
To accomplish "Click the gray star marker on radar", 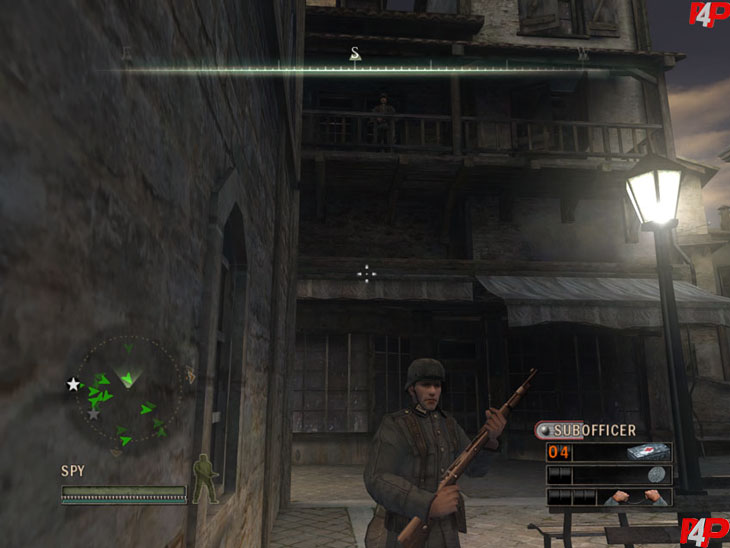I will tap(93, 412).
